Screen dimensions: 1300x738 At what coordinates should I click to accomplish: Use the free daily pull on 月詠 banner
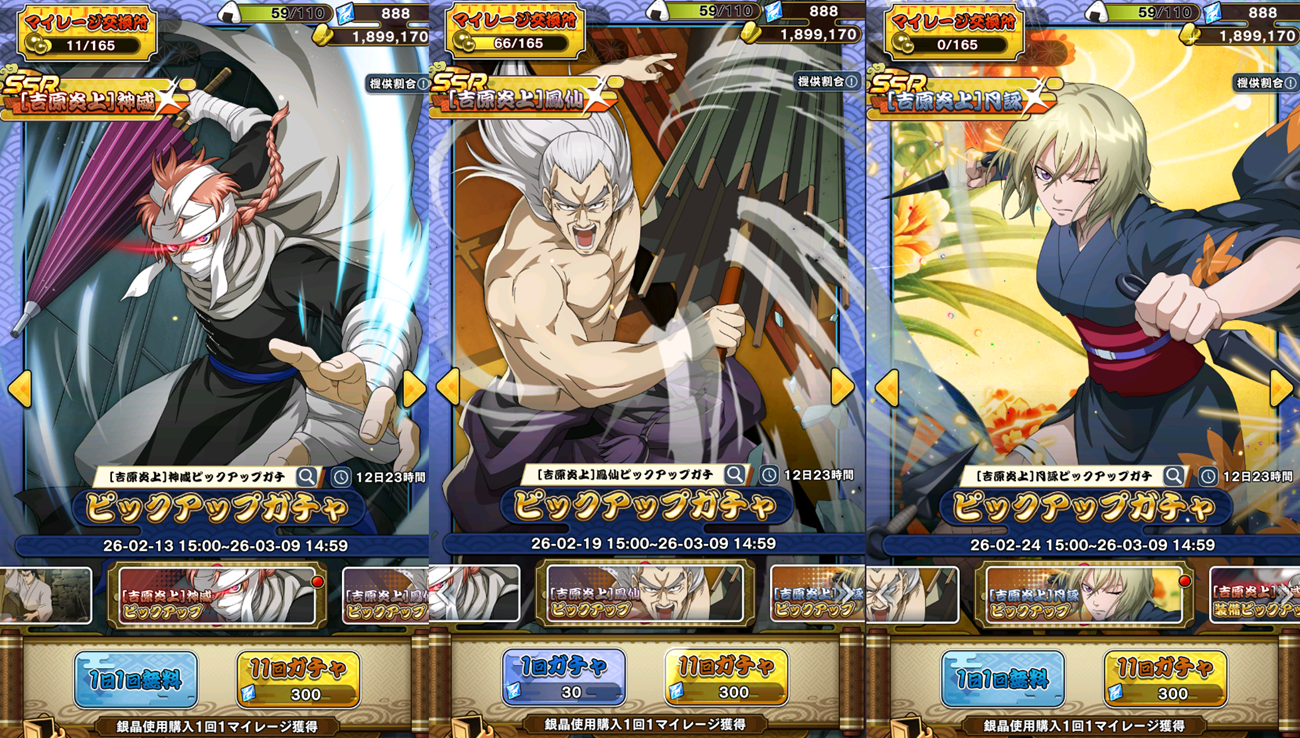tap(1003, 679)
